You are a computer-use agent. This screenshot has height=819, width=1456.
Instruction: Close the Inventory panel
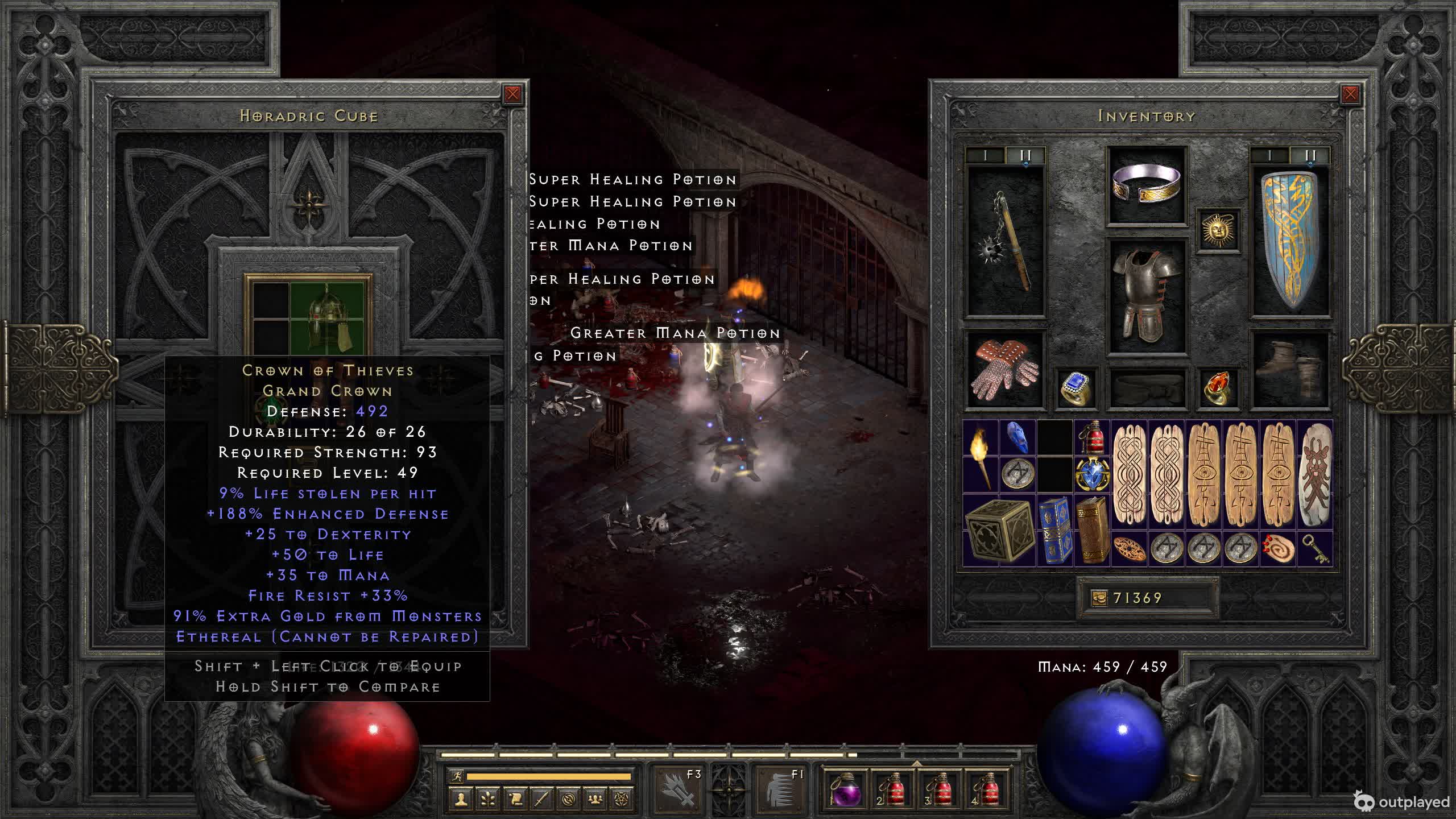[1350, 94]
